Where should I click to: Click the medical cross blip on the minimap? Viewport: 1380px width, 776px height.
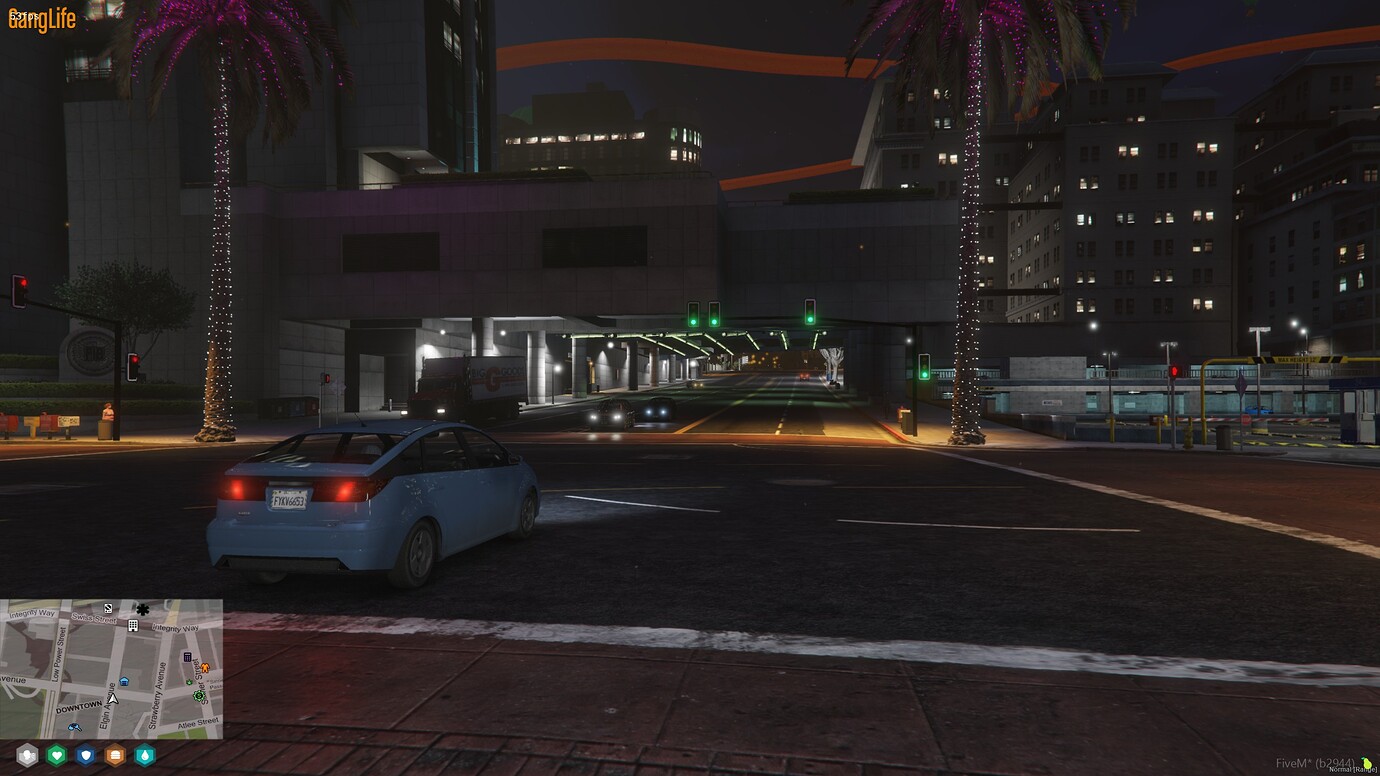(x=143, y=609)
